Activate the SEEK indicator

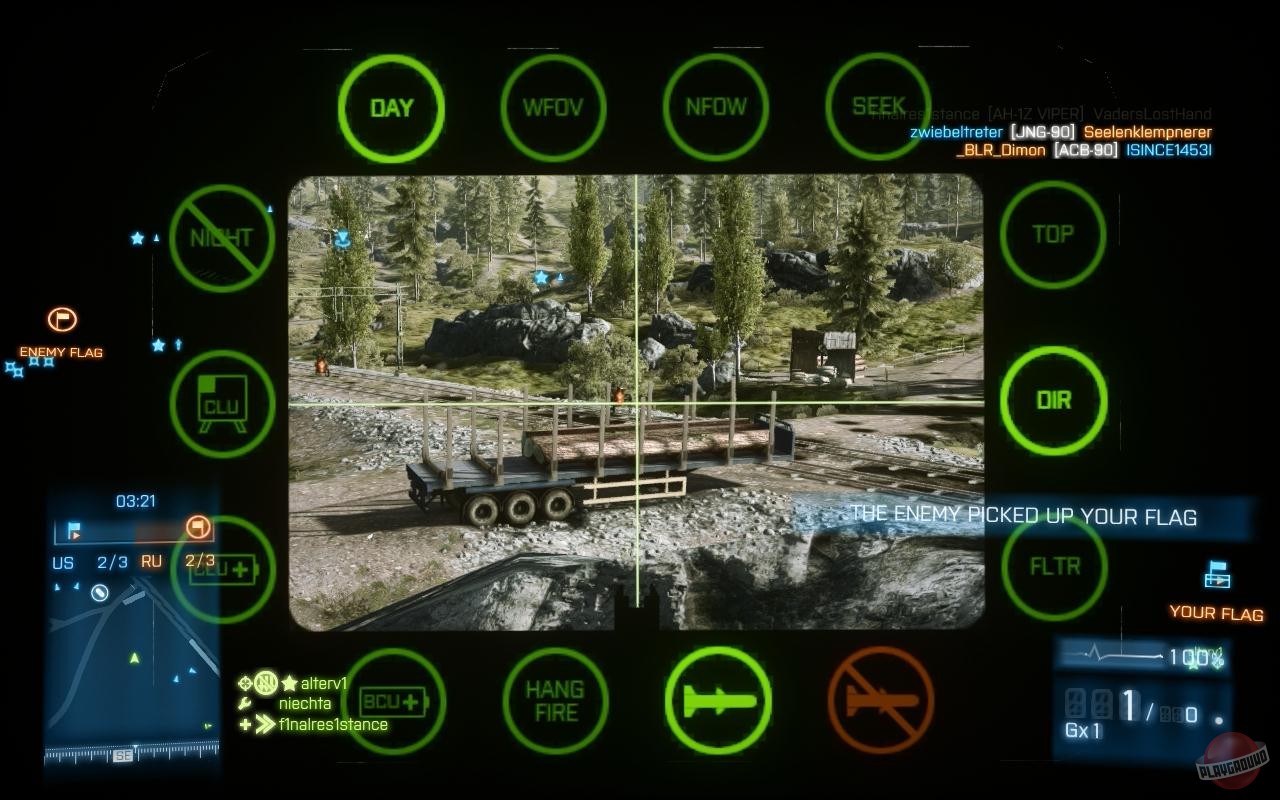coord(878,108)
